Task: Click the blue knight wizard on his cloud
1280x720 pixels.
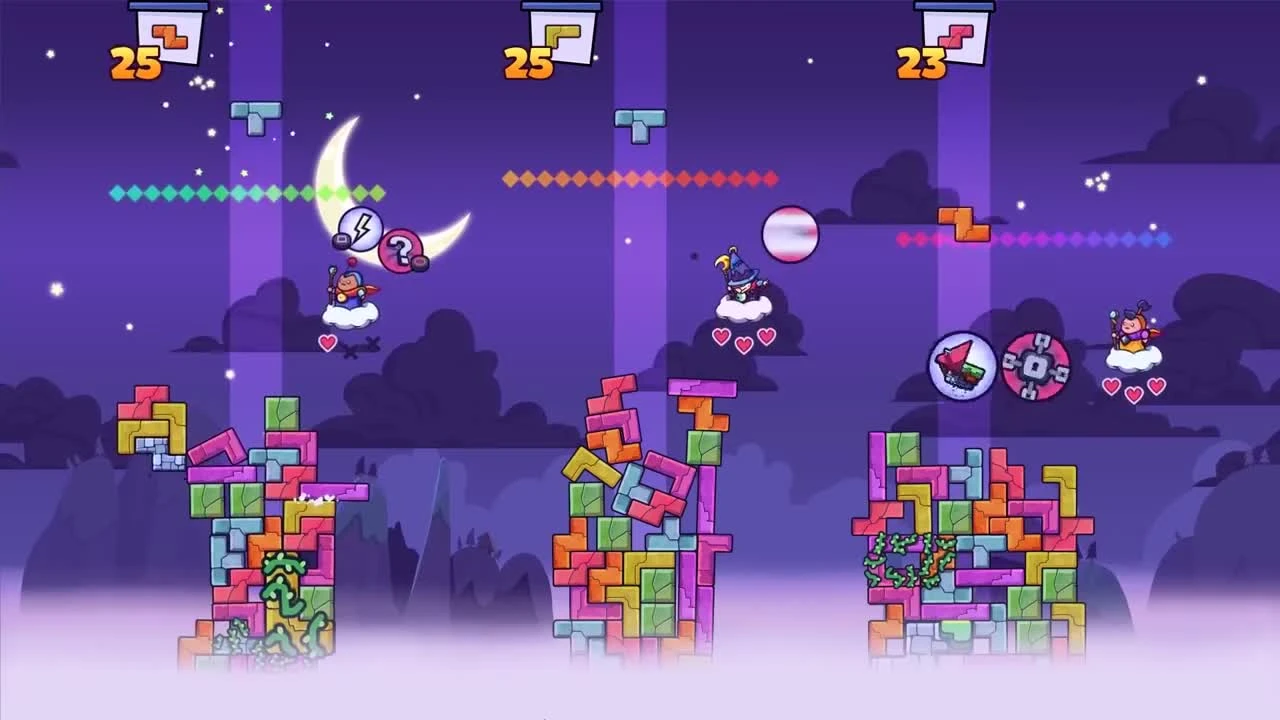Action: click(x=352, y=291)
